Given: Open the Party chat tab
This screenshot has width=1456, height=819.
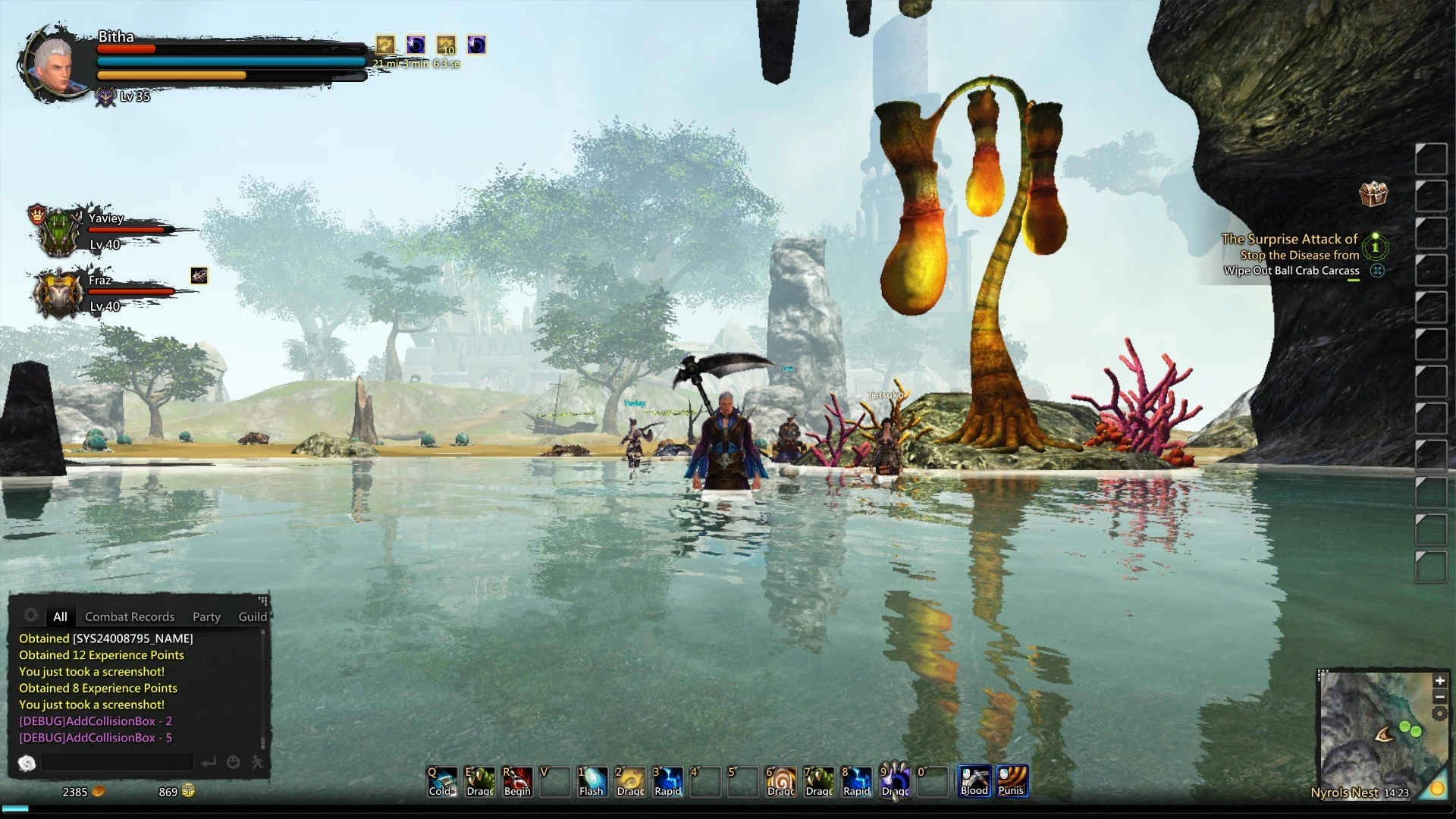Looking at the screenshot, I should click(x=206, y=617).
